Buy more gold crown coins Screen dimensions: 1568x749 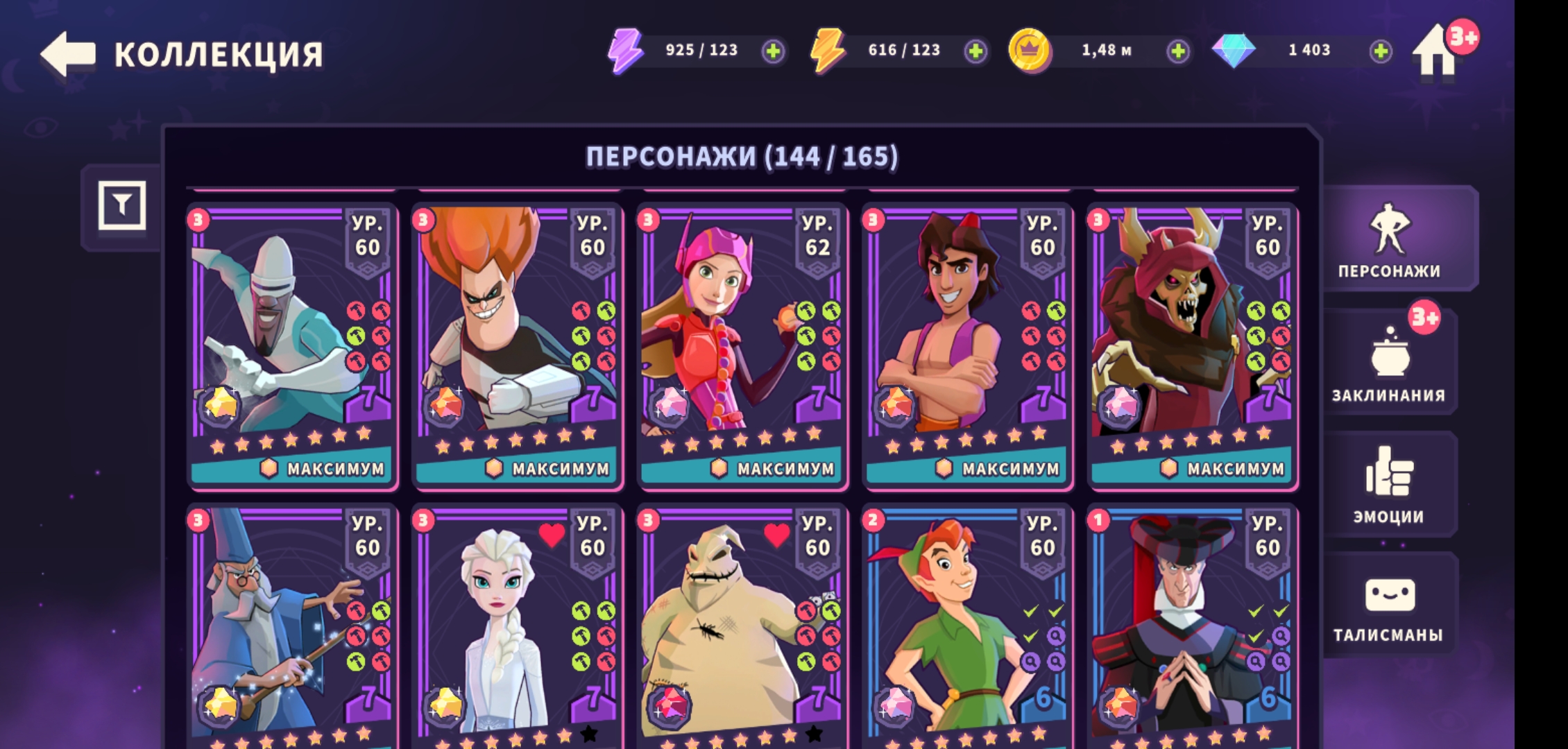click(1177, 51)
